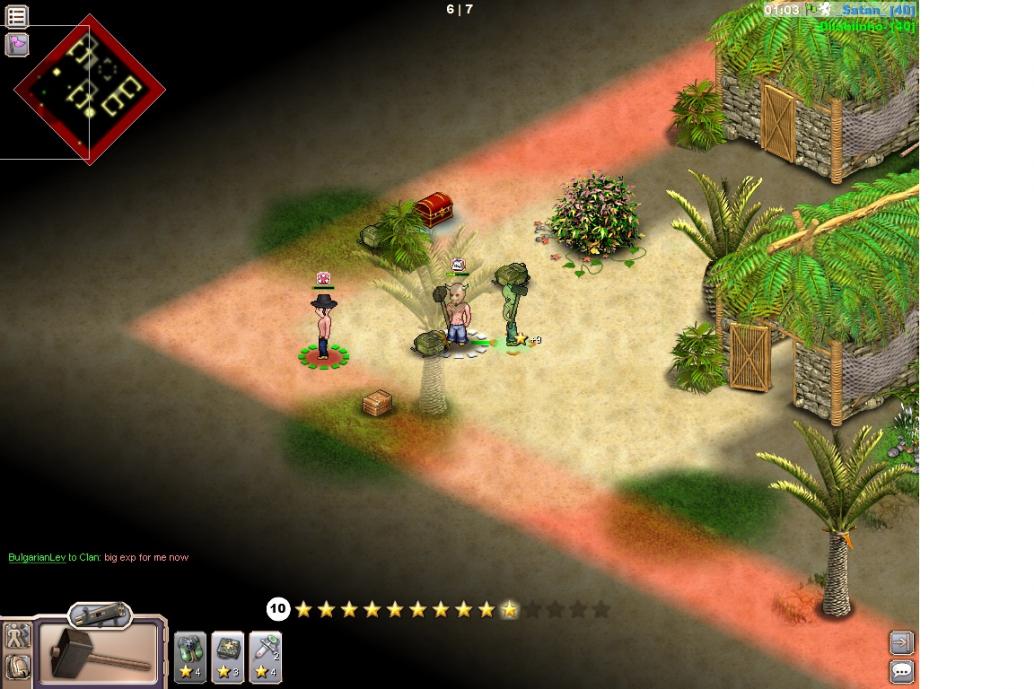This screenshot has width=1034, height=689.
Task: Open the chat speech bubble button
Action: pos(901,671)
